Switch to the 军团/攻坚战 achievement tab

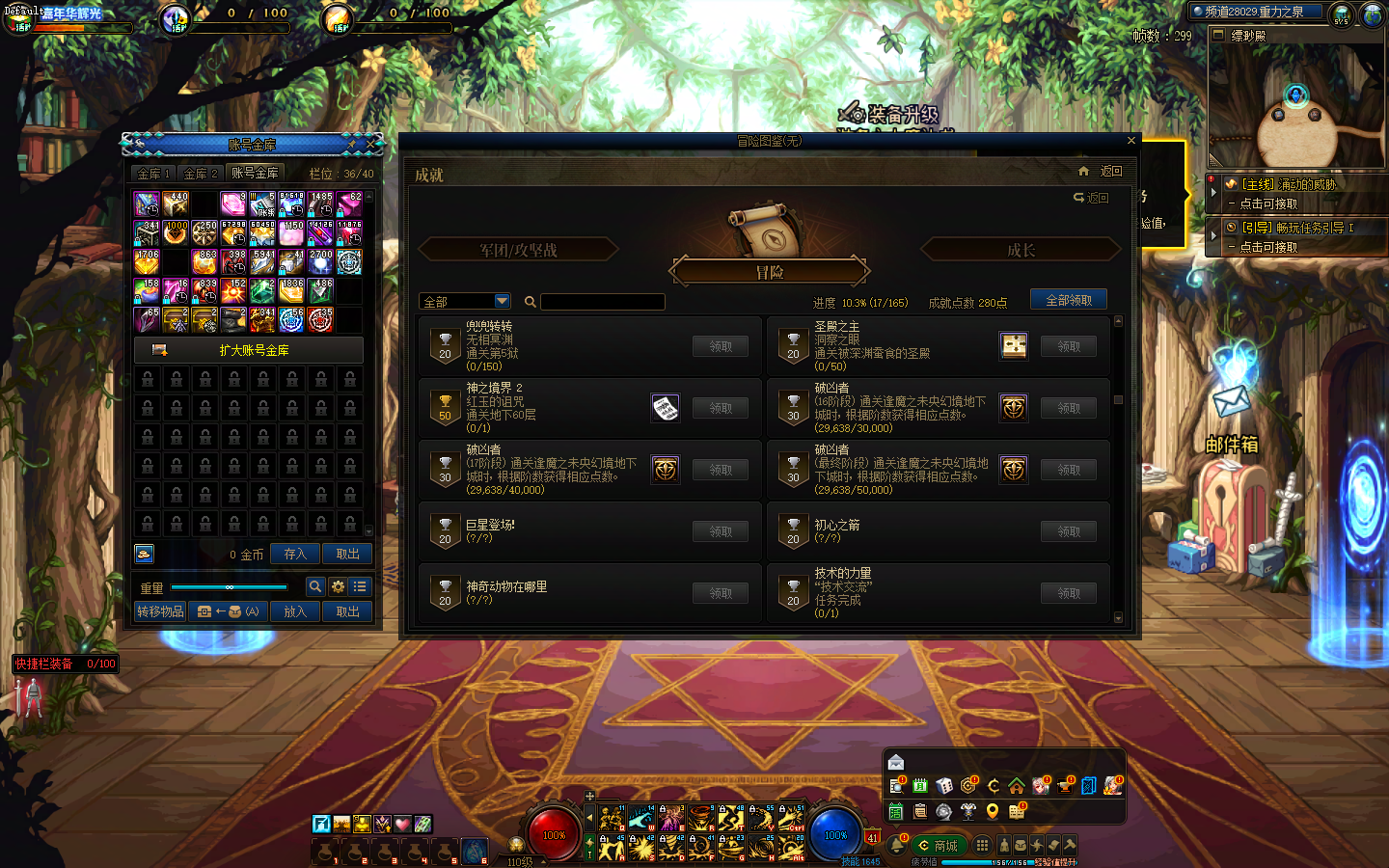(x=519, y=251)
